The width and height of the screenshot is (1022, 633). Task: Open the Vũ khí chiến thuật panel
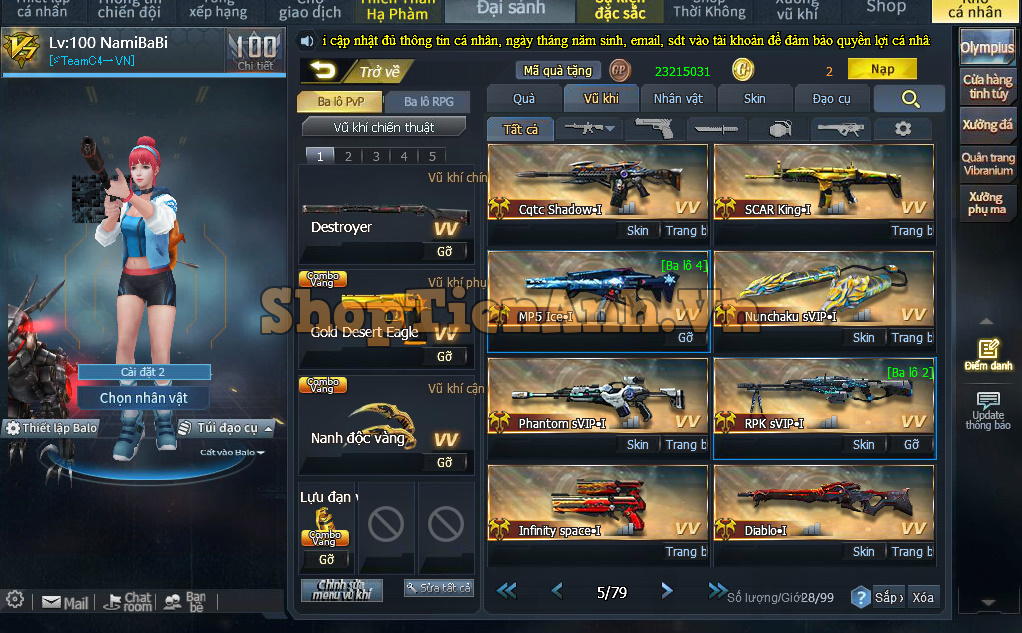[x=384, y=127]
